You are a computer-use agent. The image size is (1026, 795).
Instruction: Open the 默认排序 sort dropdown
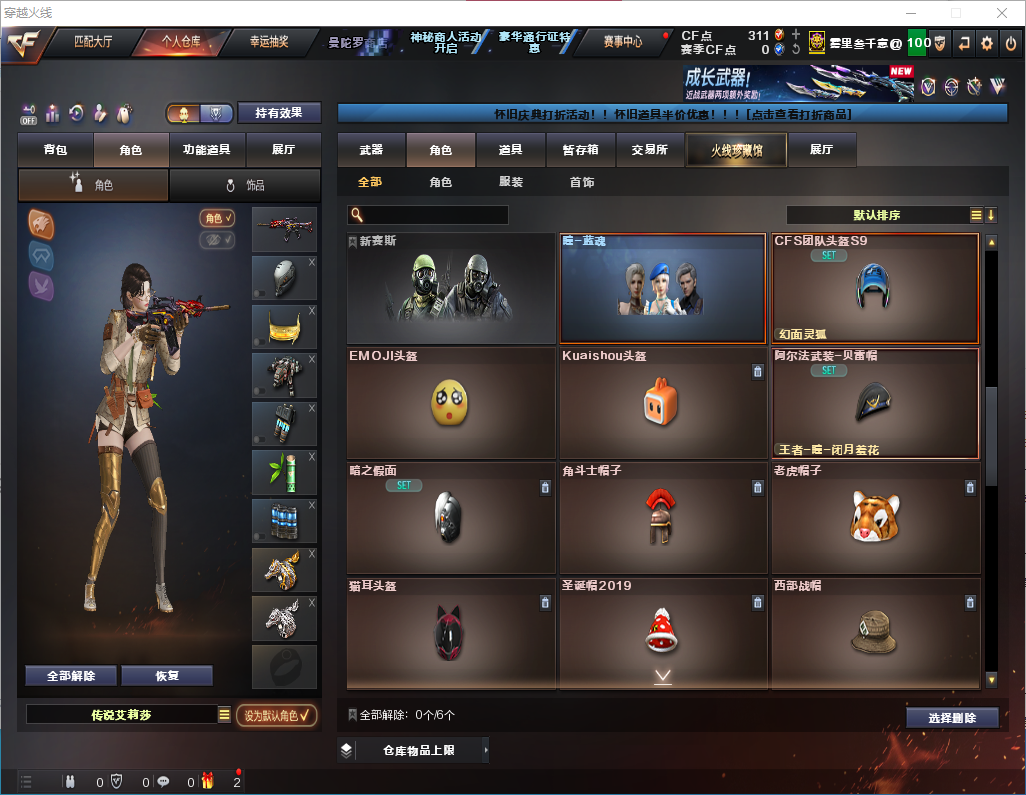click(877, 215)
